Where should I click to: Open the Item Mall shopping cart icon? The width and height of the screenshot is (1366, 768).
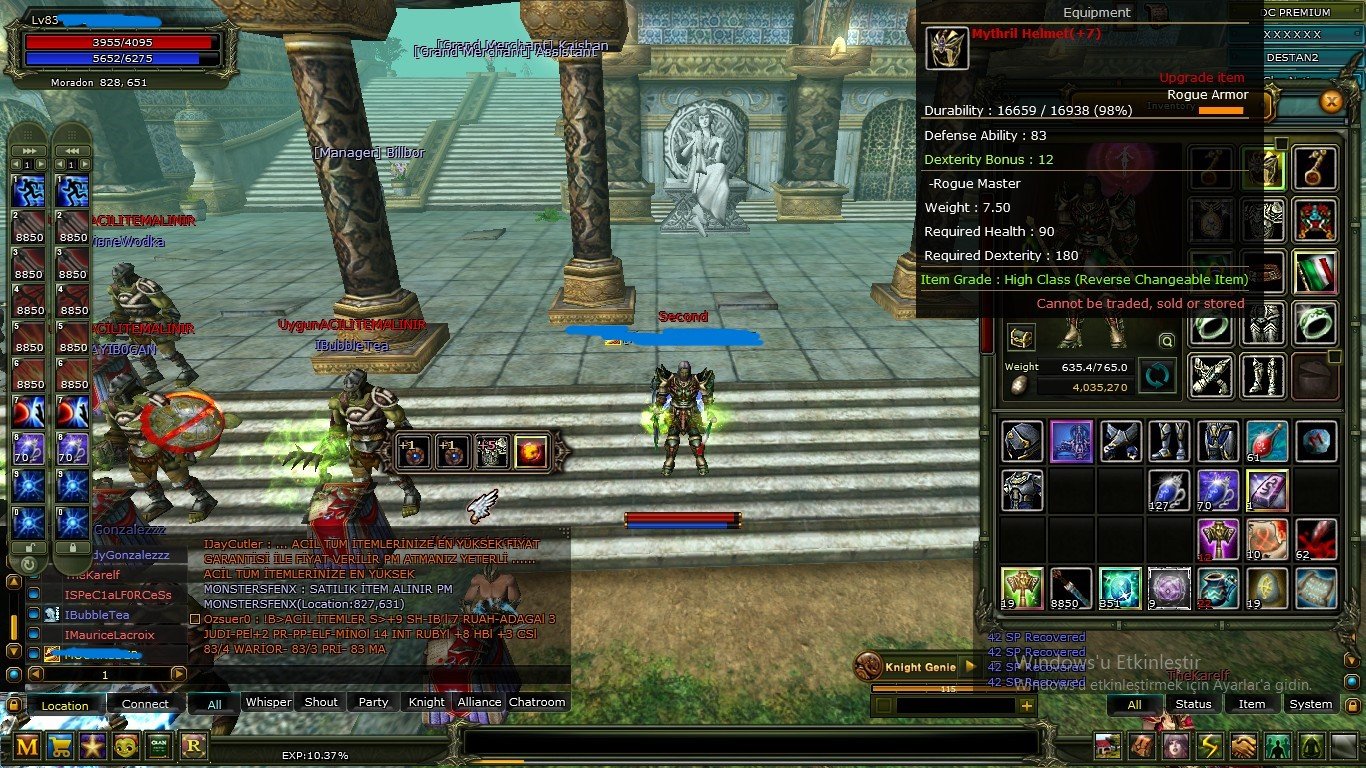[60, 746]
